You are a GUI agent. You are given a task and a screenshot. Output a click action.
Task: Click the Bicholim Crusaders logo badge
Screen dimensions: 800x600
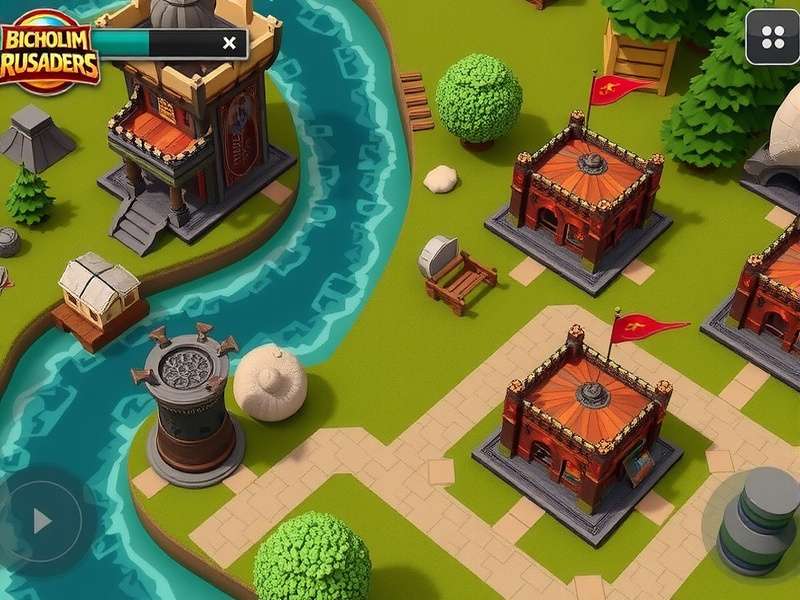[x=48, y=52]
